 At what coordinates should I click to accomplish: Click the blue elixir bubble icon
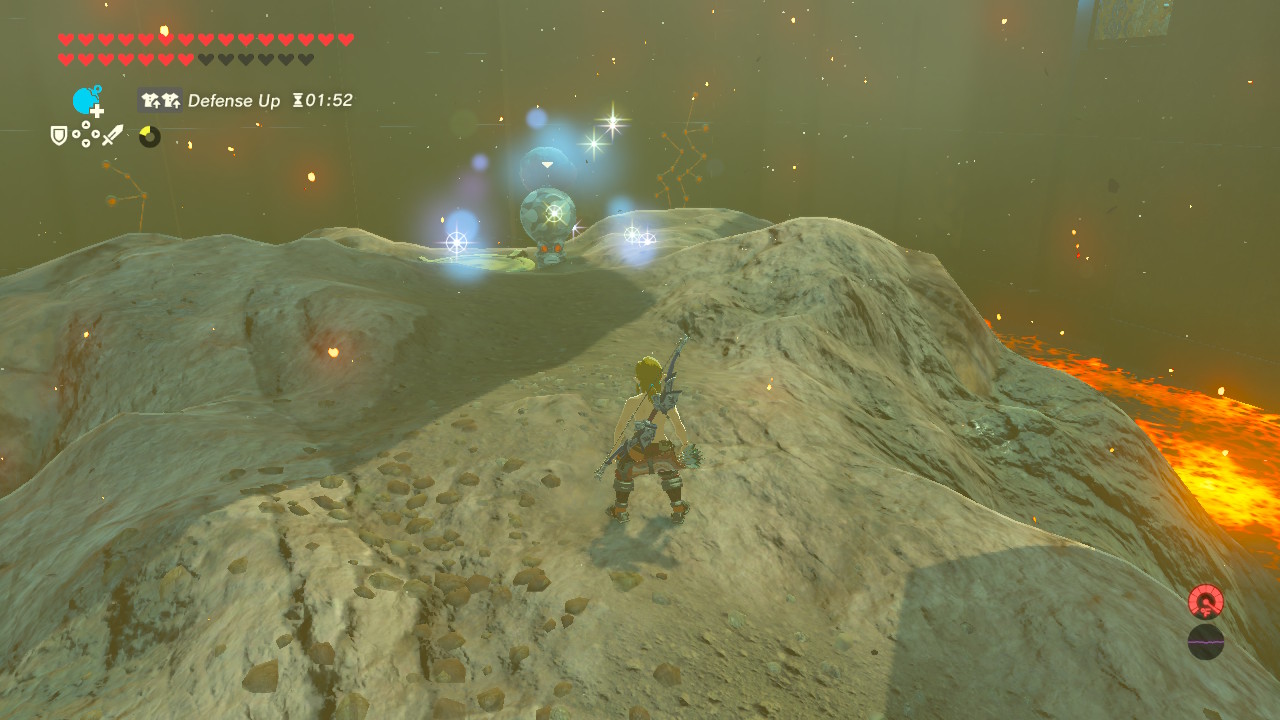(x=84, y=98)
